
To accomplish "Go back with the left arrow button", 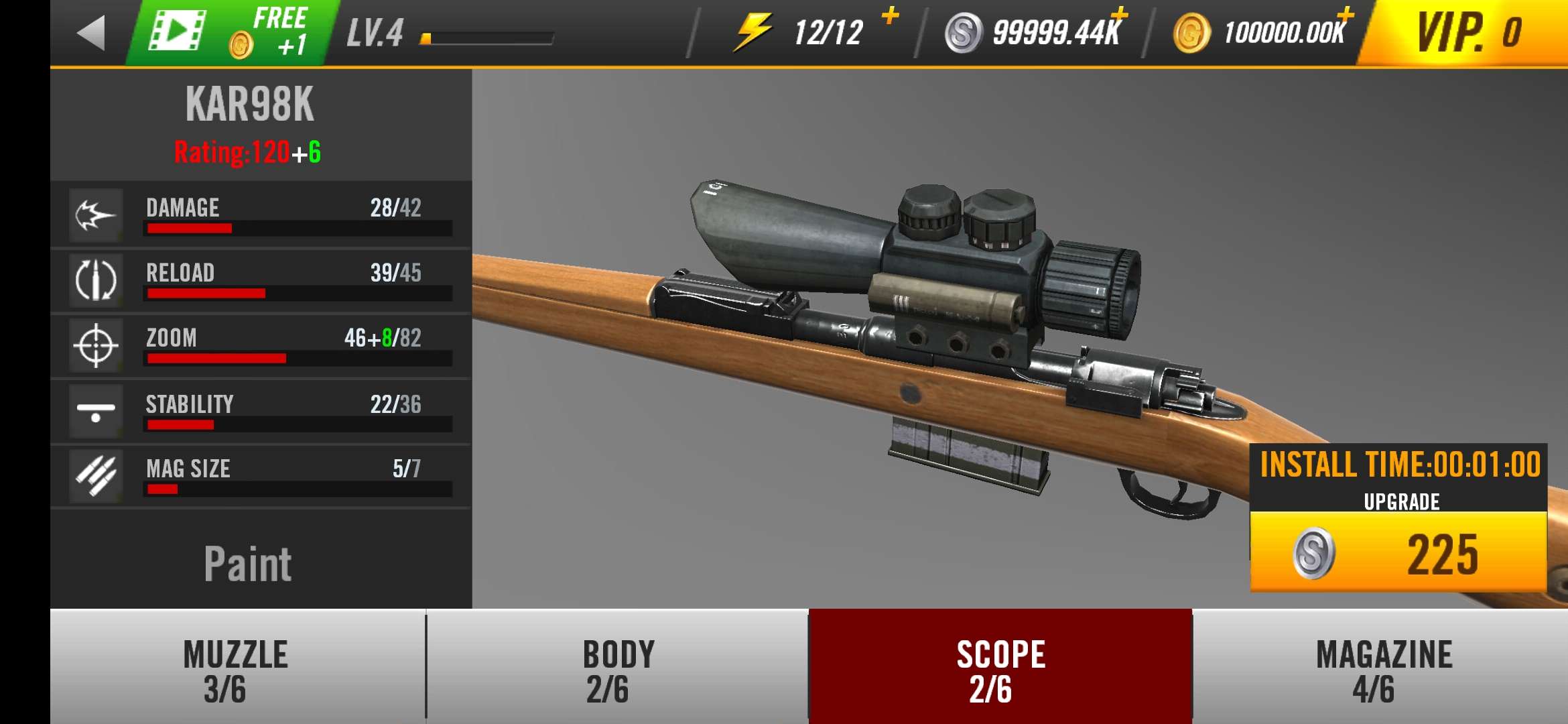I will point(92,33).
